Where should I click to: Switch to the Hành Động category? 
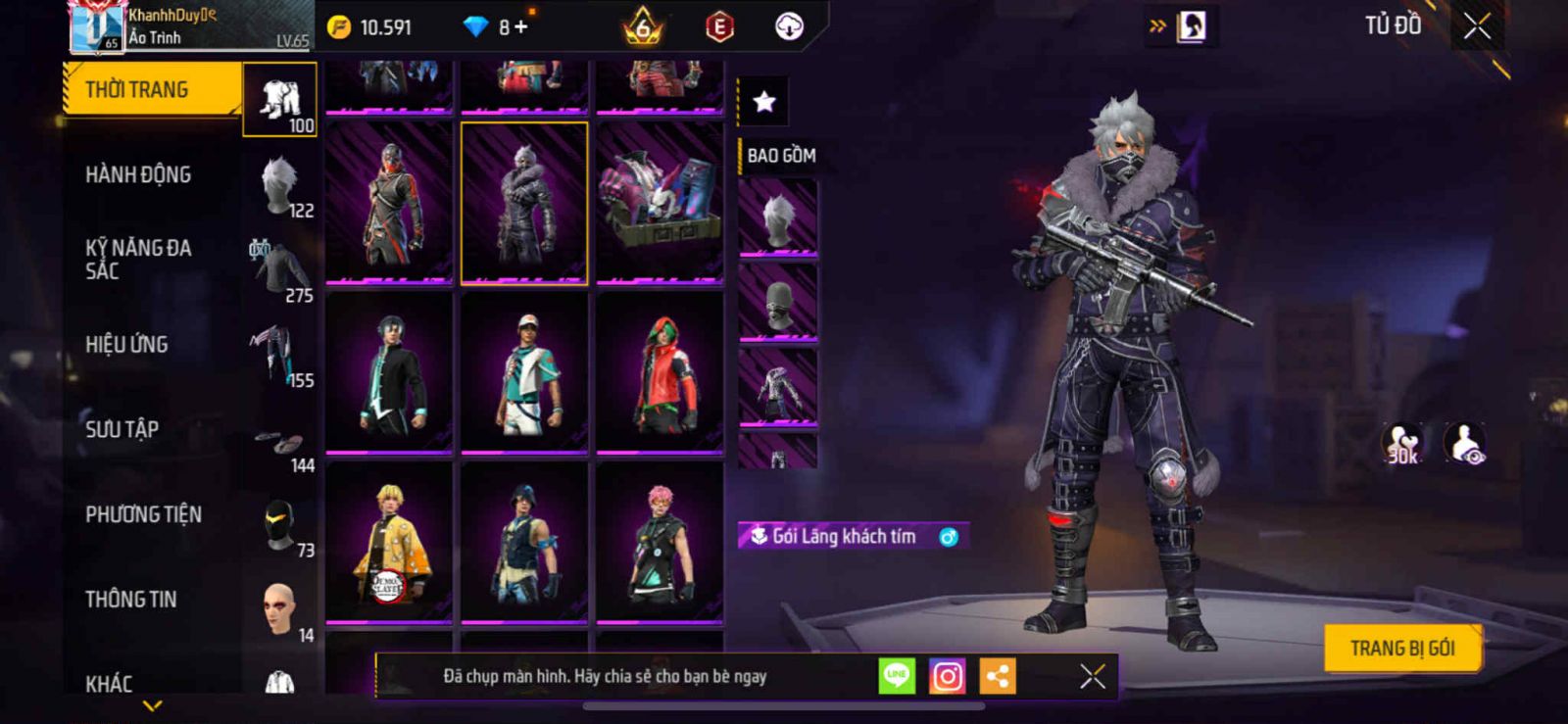coord(138,175)
